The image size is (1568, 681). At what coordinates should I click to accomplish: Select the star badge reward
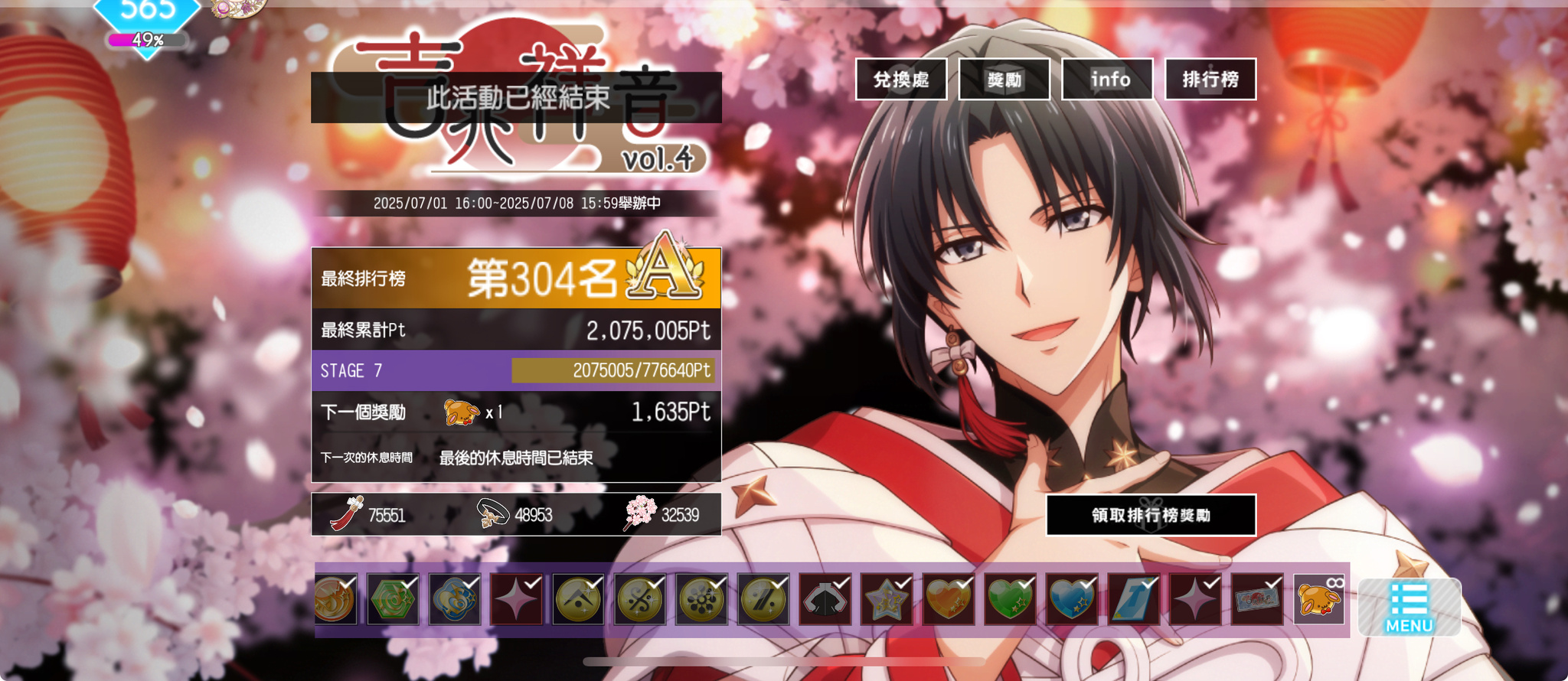(887, 599)
